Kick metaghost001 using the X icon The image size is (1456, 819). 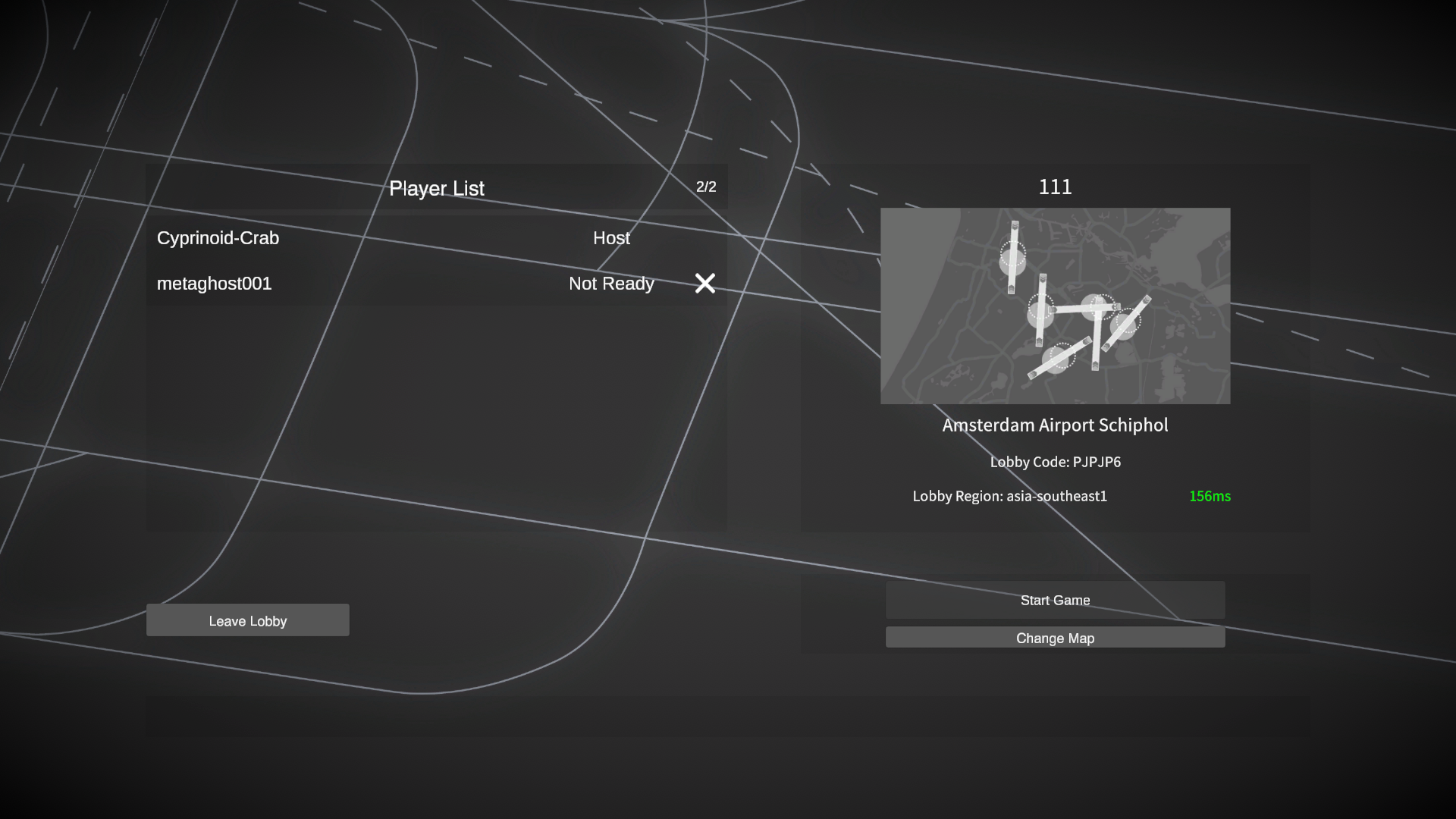coord(704,284)
